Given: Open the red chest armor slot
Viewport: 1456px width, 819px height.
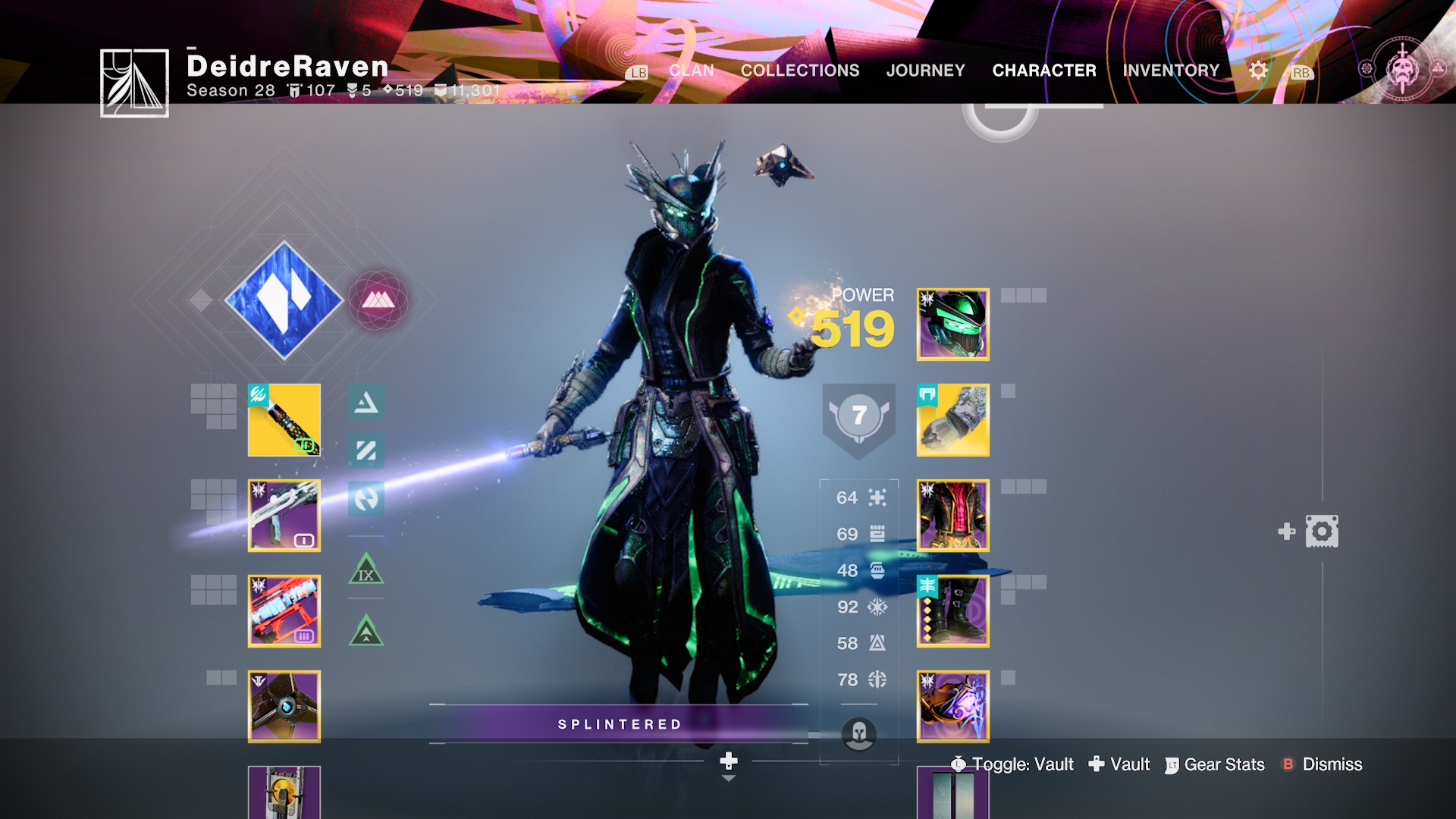Looking at the screenshot, I should pyautogui.click(x=952, y=516).
